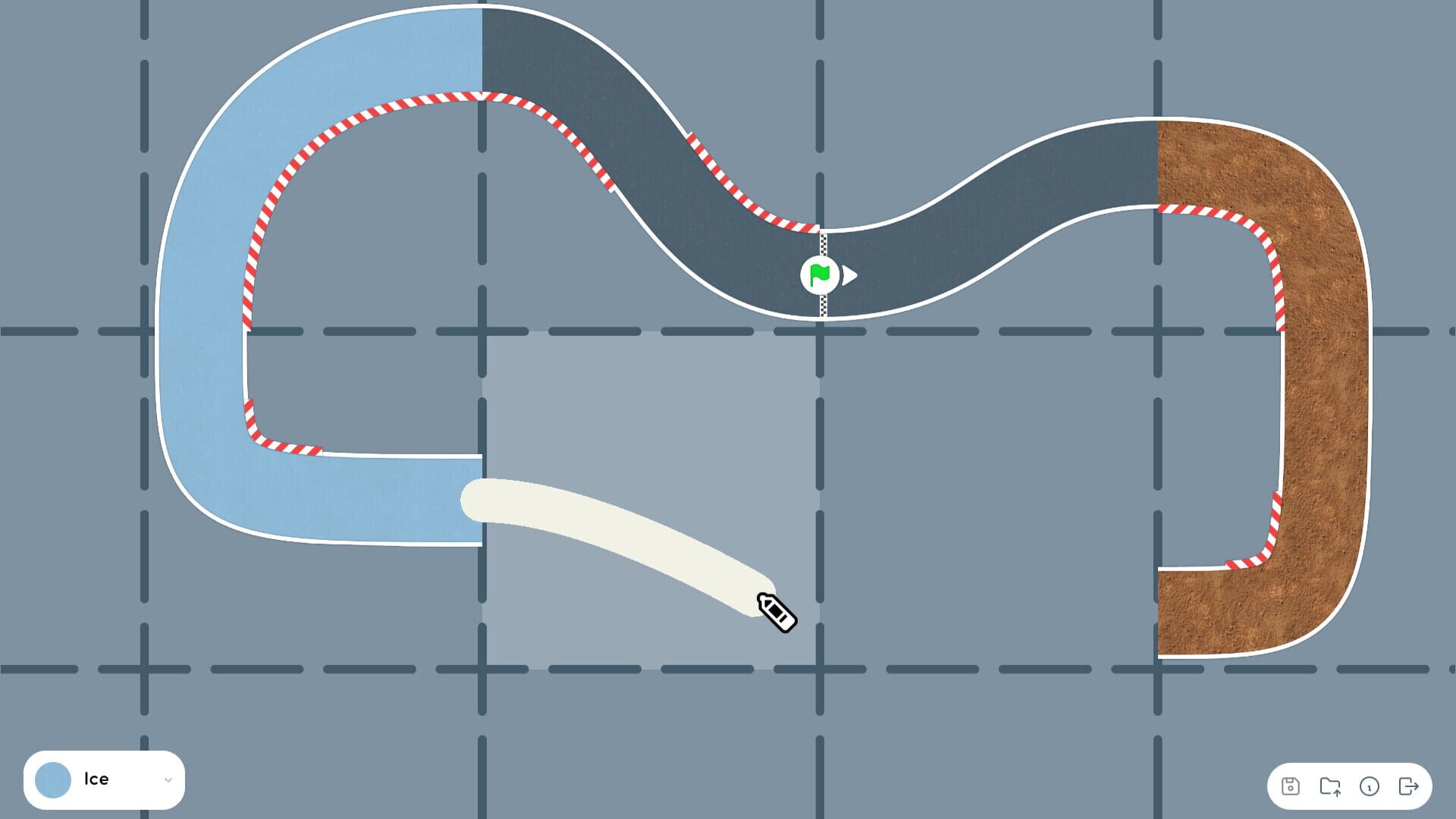Click the checkered start line on the track

[x=823, y=243]
